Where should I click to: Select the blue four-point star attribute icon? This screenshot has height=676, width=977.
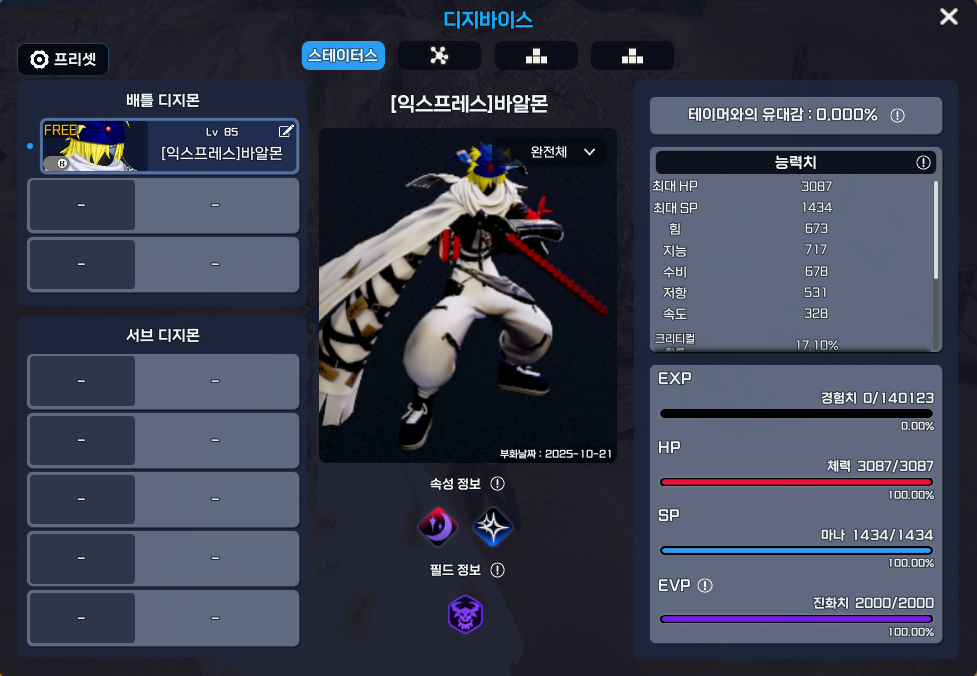pyautogui.click(x=492, y=526)
